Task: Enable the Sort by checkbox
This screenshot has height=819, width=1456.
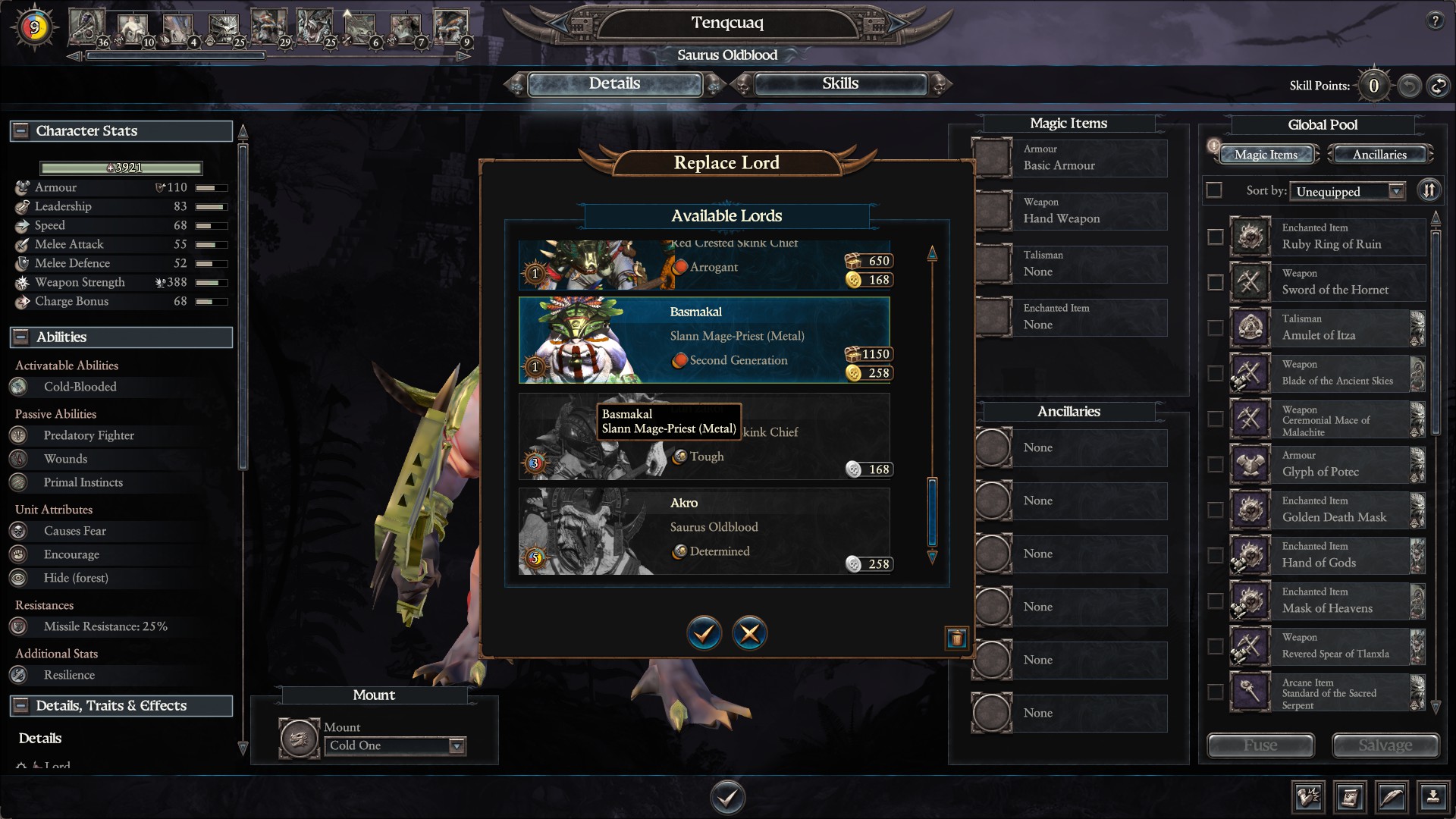Action: (x=1214, y=190)
